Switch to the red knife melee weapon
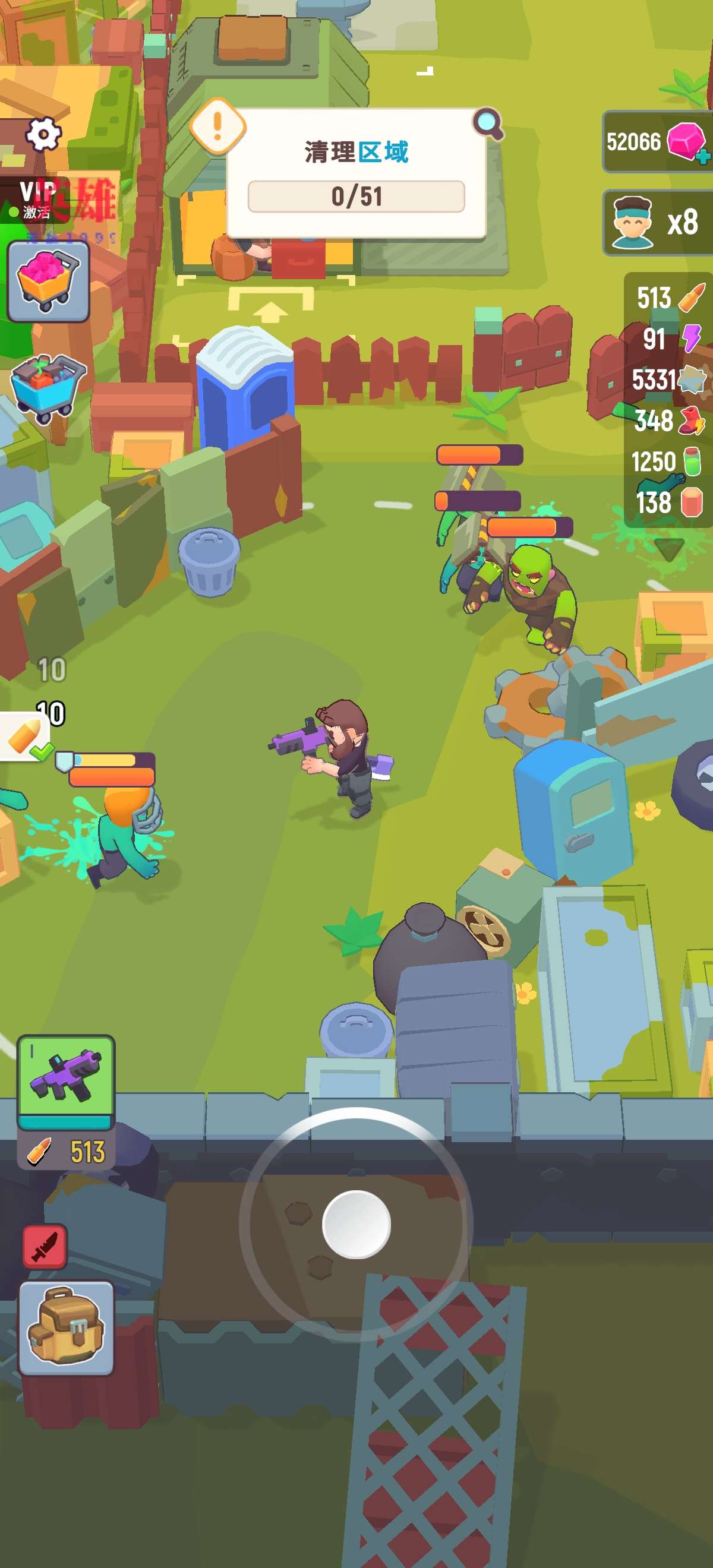 coord(45,1247)
